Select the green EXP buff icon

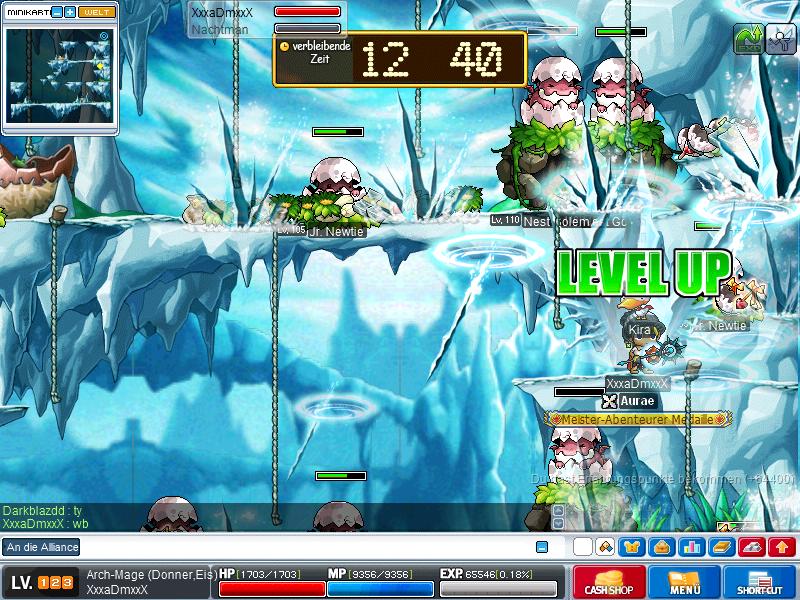pyautogui.click(x=748, y=38)
